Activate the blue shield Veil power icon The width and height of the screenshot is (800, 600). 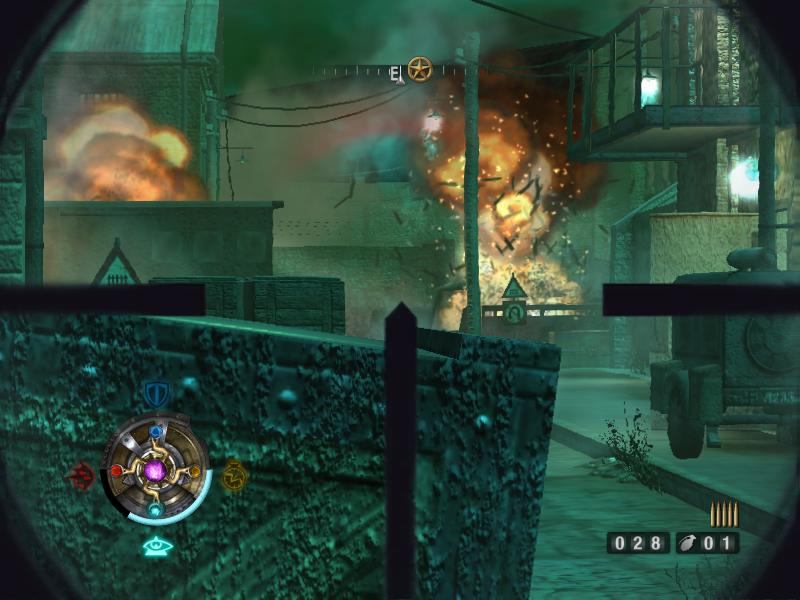point(154,392)
